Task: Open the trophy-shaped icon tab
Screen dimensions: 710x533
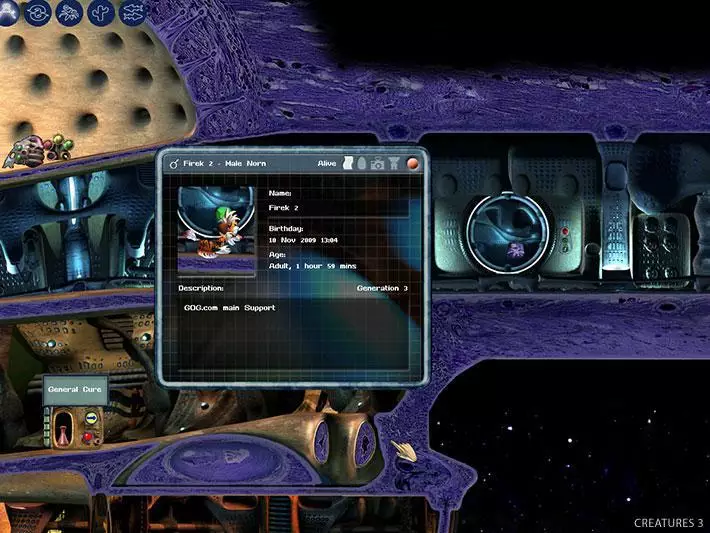Action: point(394,163)
